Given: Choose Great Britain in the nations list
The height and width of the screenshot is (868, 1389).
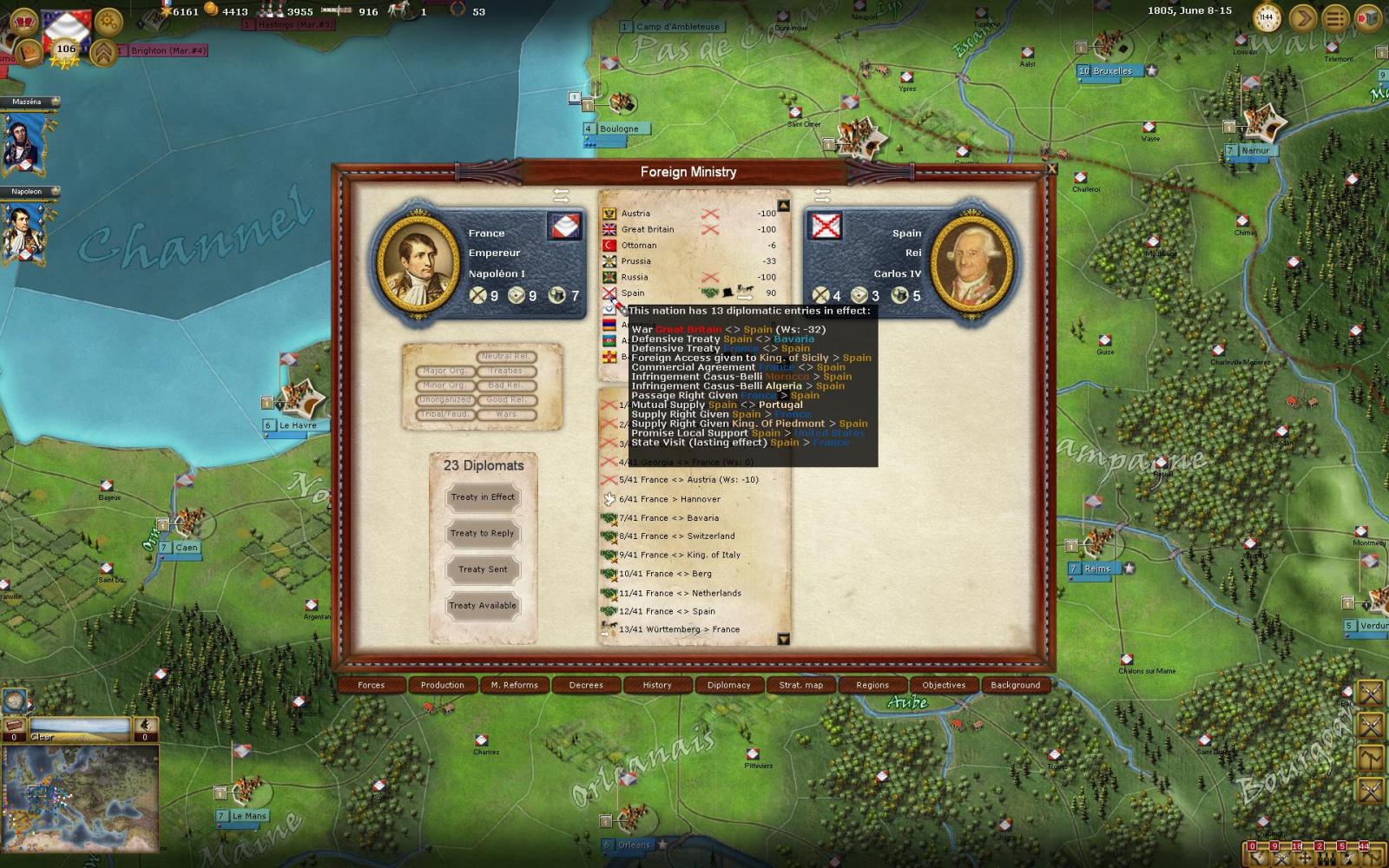Looking at the screenshot, I should (647, 229).
